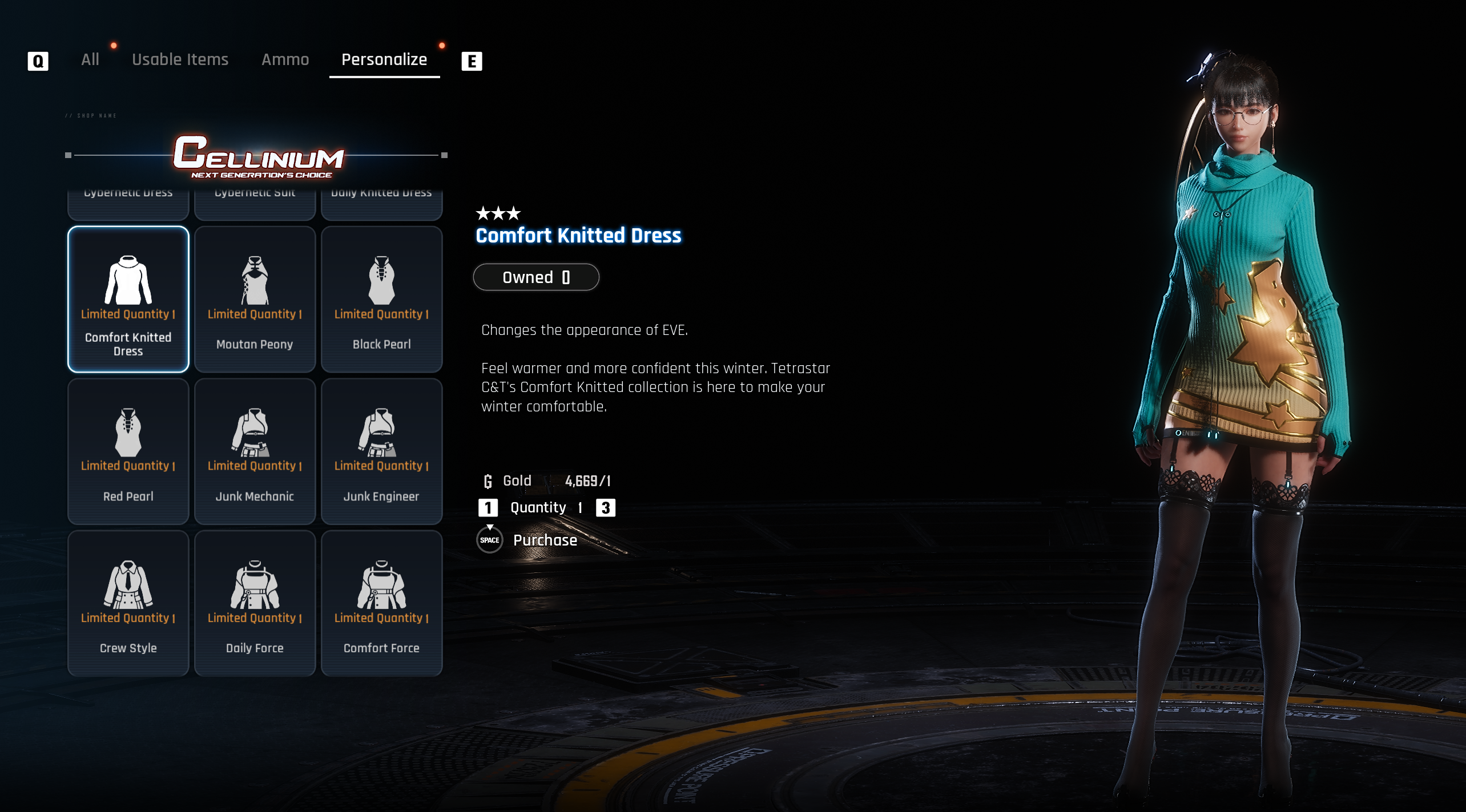Pick the Crew Style outfit
This screenshot has height=812, width=1466.
[x=128, y=603]
